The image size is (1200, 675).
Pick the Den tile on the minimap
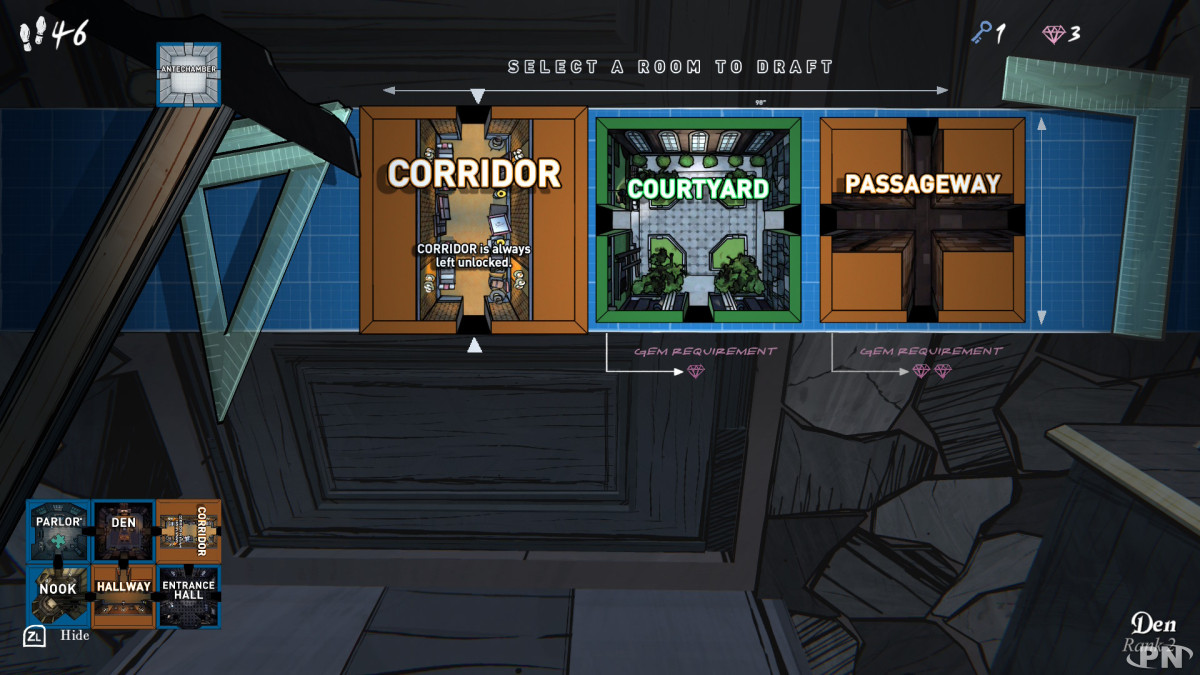(x=124, y=532)
